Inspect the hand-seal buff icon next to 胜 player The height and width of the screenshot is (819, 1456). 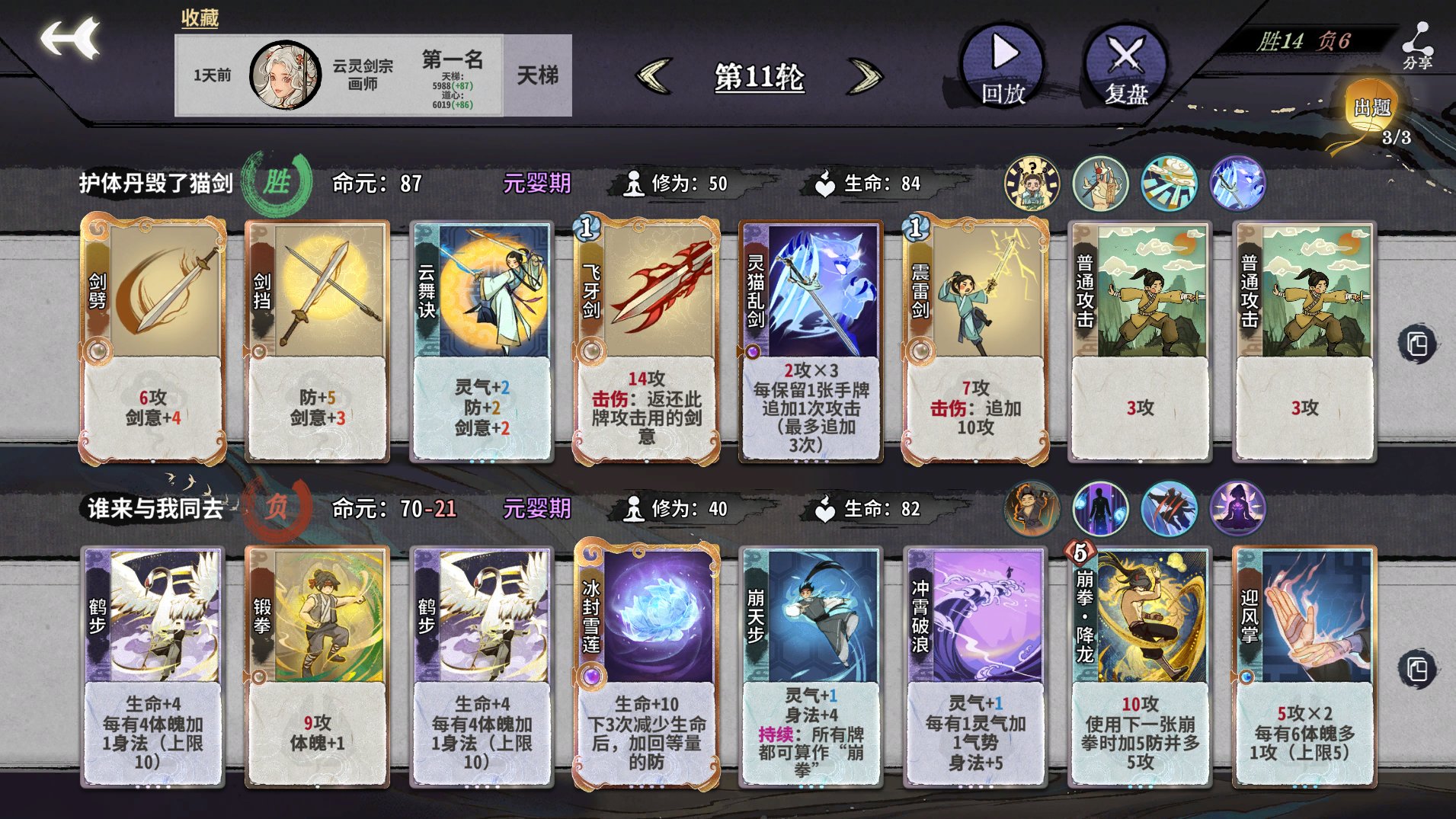pyautogui.click(x=1099, y=183)
